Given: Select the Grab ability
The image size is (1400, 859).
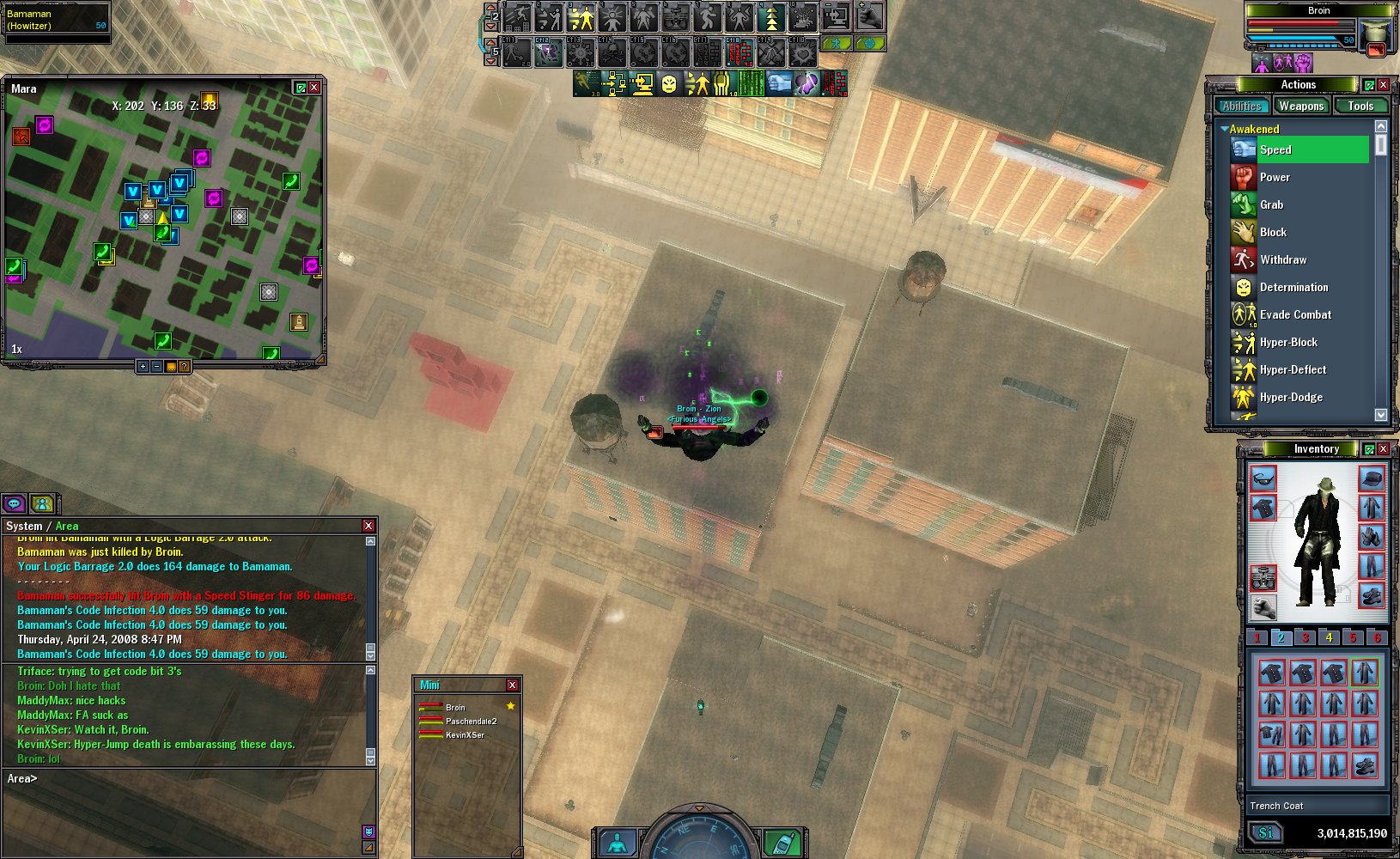Looking at the screenshot, I should click(x=1271, y=204).
